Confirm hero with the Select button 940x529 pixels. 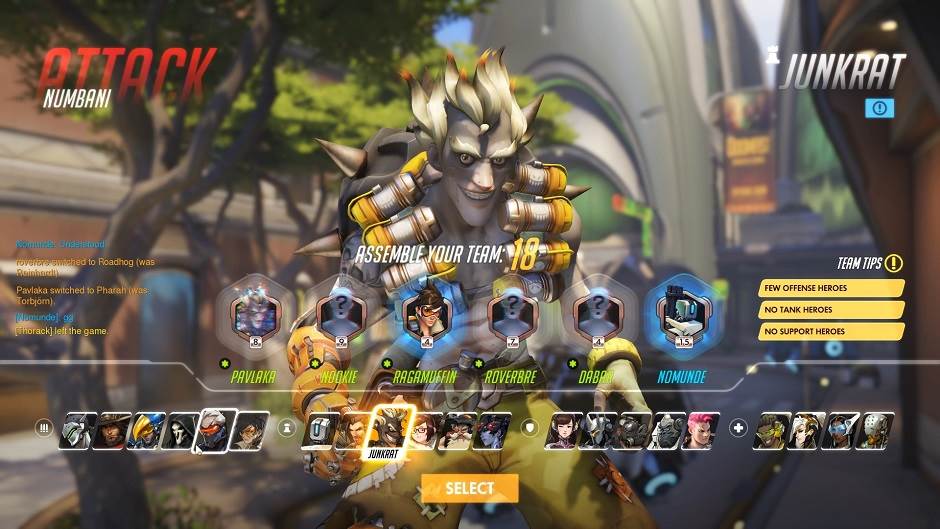tap(469, 488)
